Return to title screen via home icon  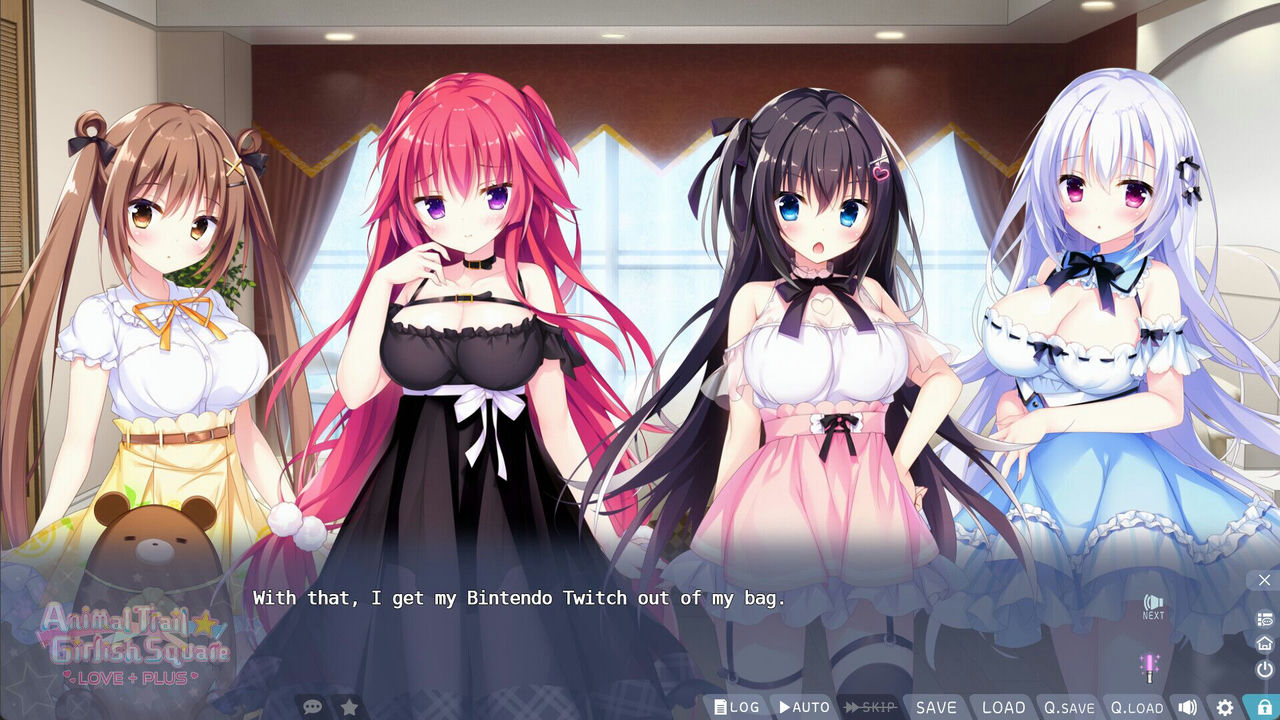coord(1263,646)
